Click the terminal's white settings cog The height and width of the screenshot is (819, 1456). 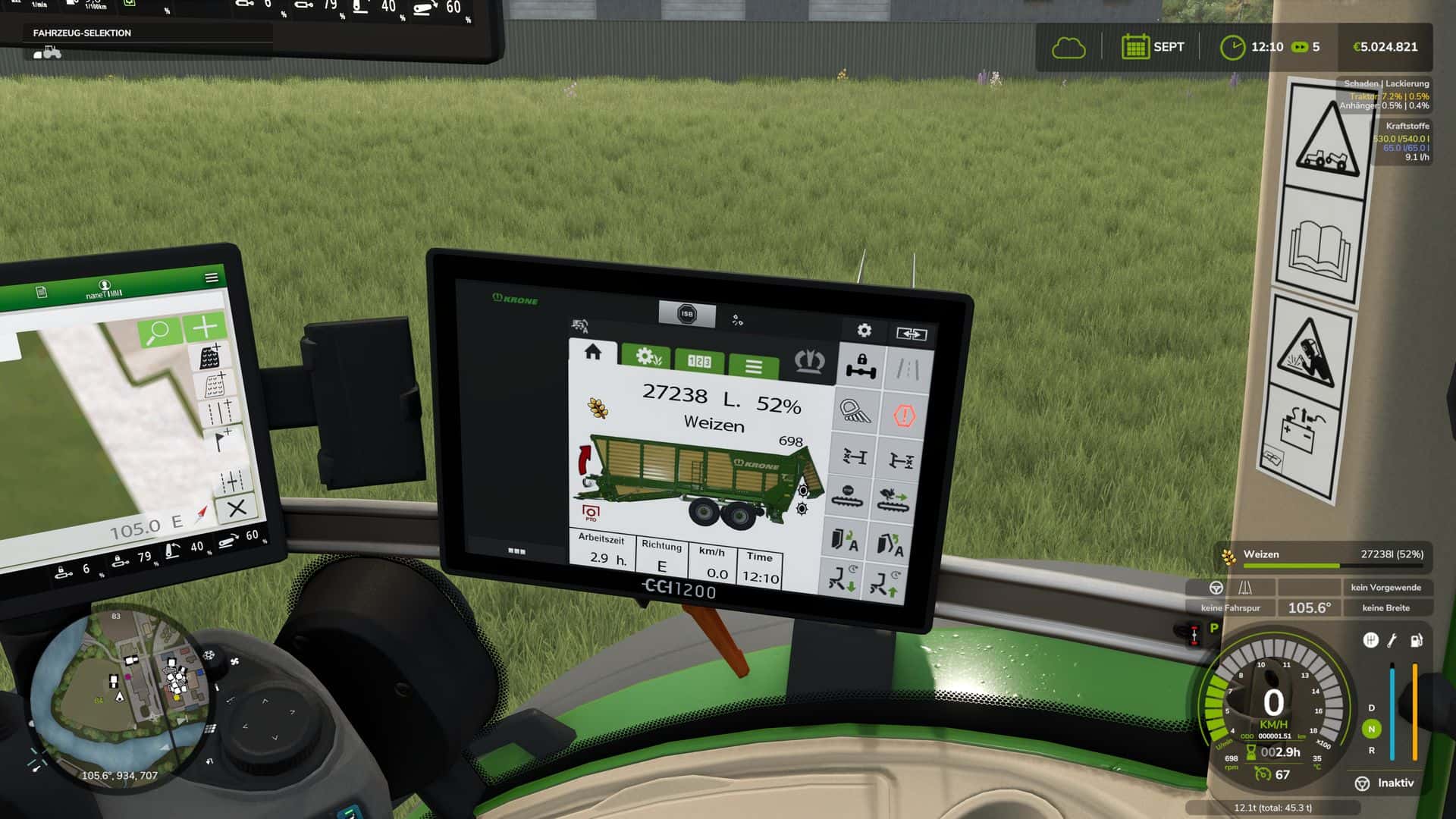pyautogui.click(x=864, y=330)
